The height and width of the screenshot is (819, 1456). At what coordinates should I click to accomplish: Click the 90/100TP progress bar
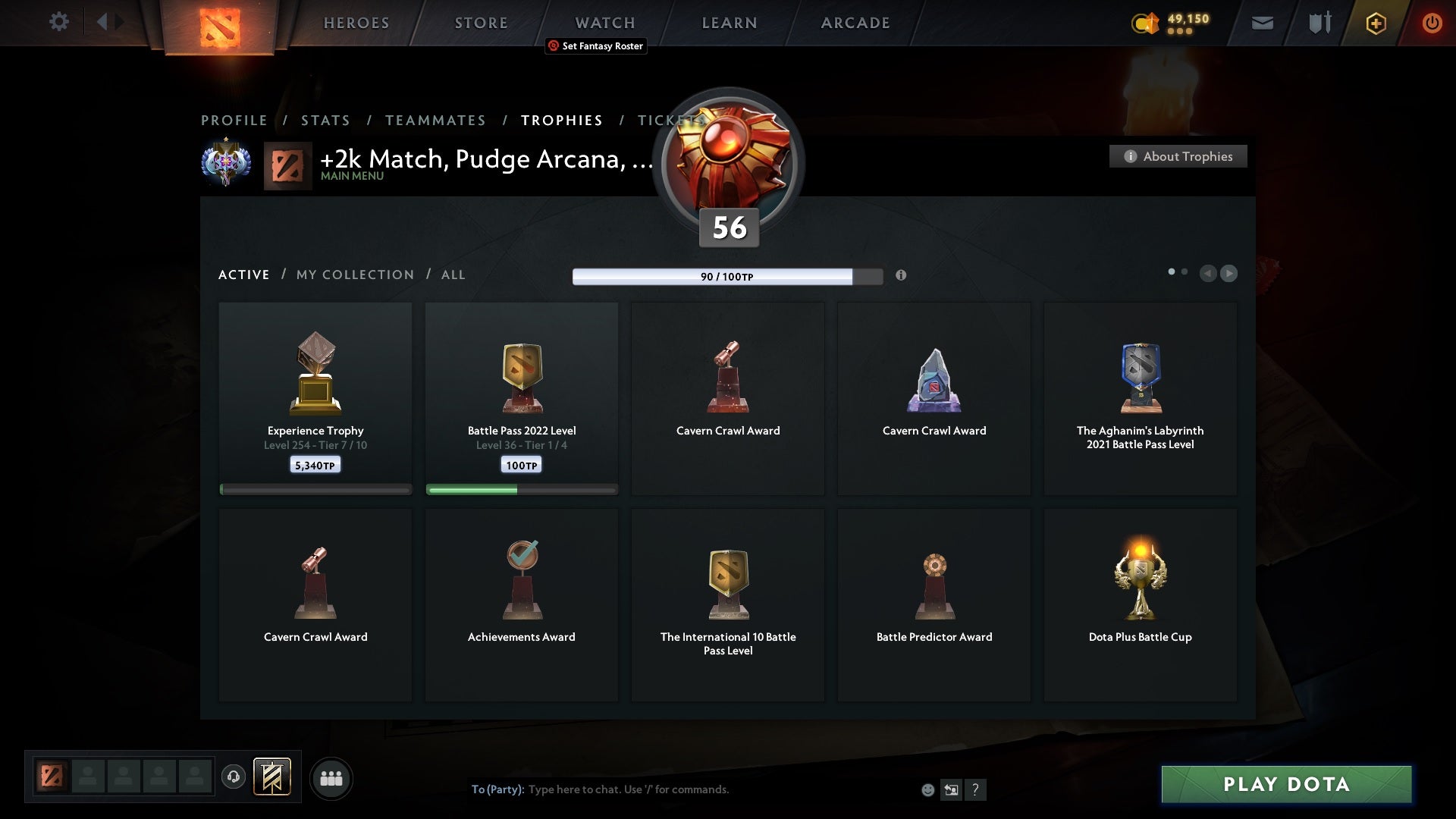(x=726, y=276)
